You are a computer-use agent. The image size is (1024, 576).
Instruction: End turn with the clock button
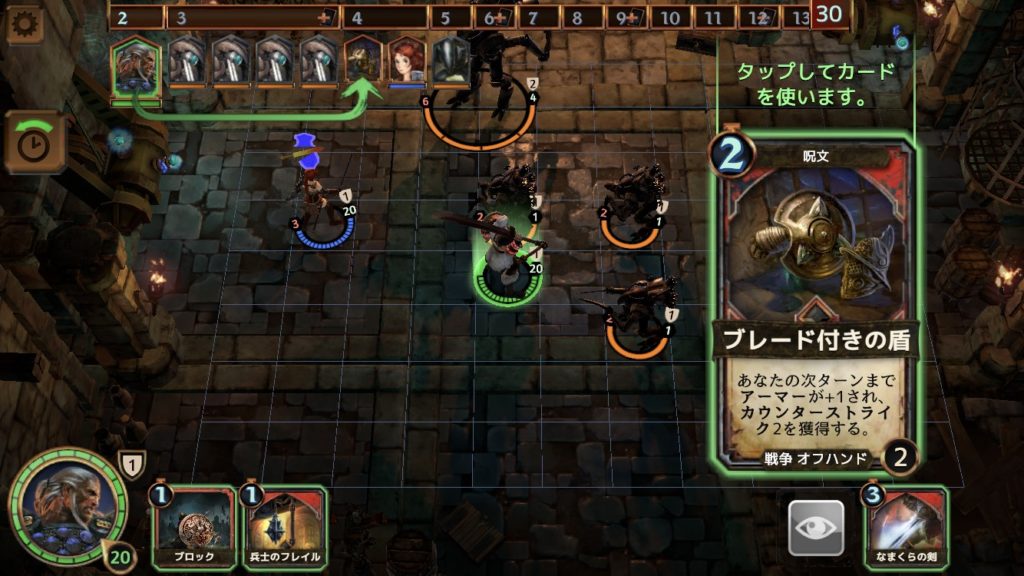34,142
